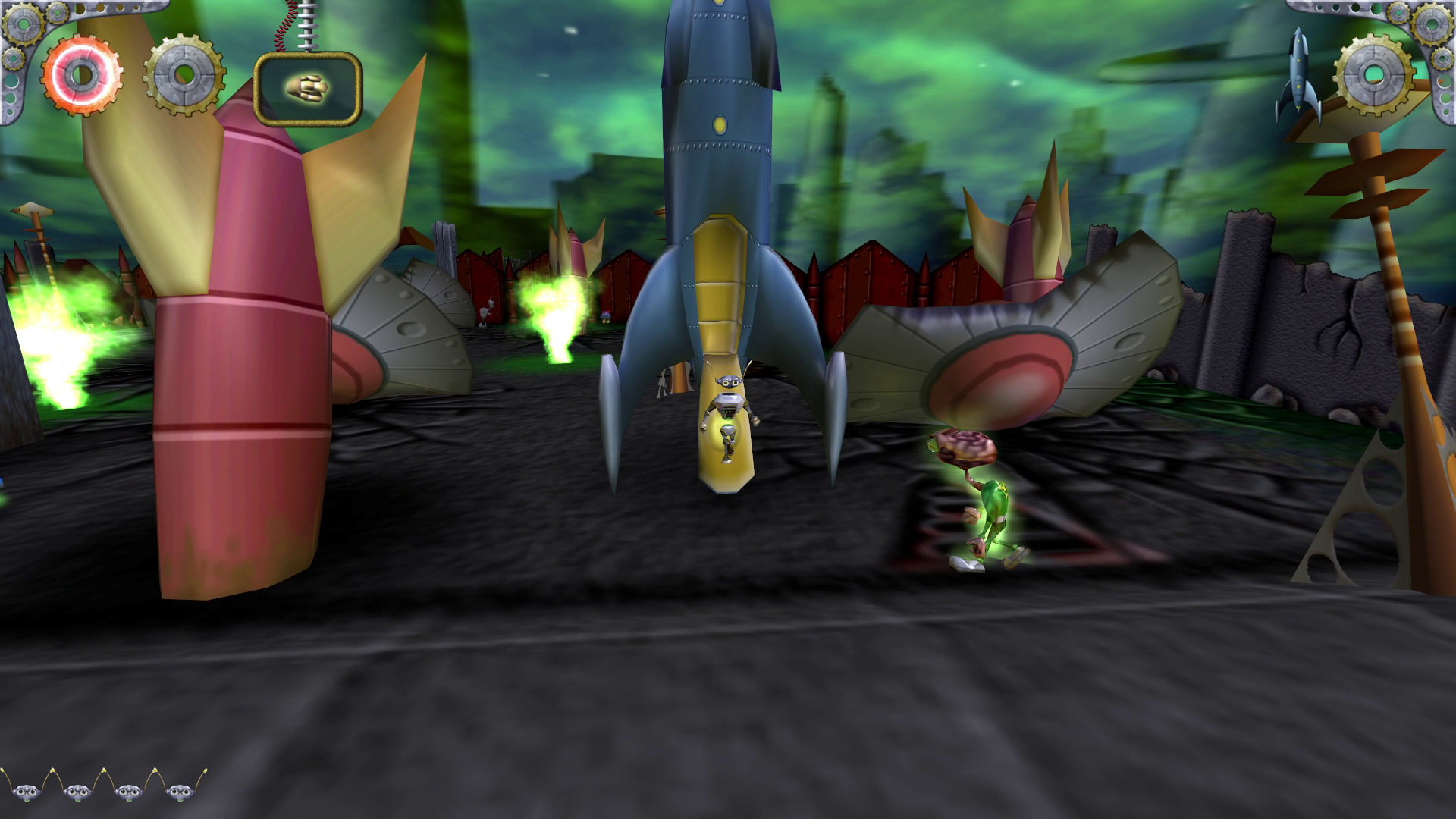
Task: Select the grey gear next to the red one
Action: click(184, 75)
